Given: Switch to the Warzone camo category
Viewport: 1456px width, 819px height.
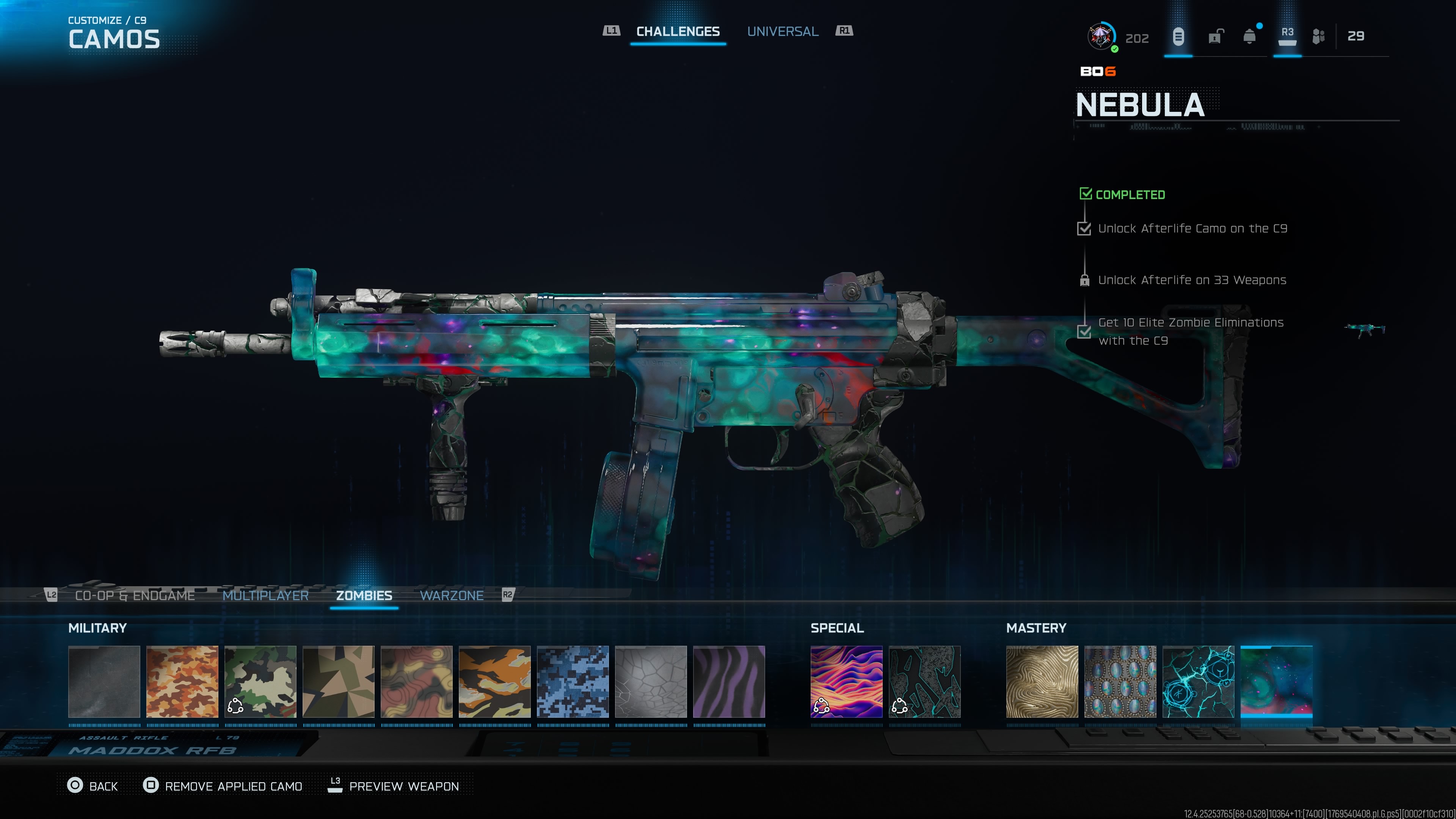Looking at the screenshot, I should click(x=451, y=595).
